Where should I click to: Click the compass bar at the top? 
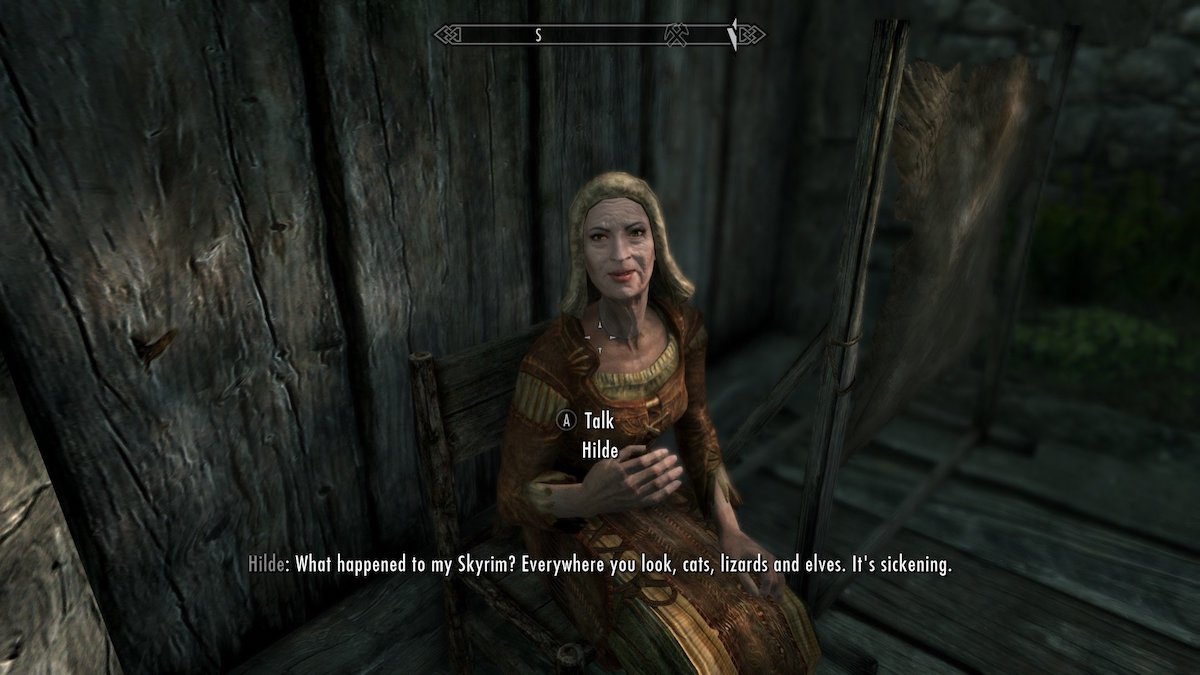pyautogui.click(x=598, y=35)
